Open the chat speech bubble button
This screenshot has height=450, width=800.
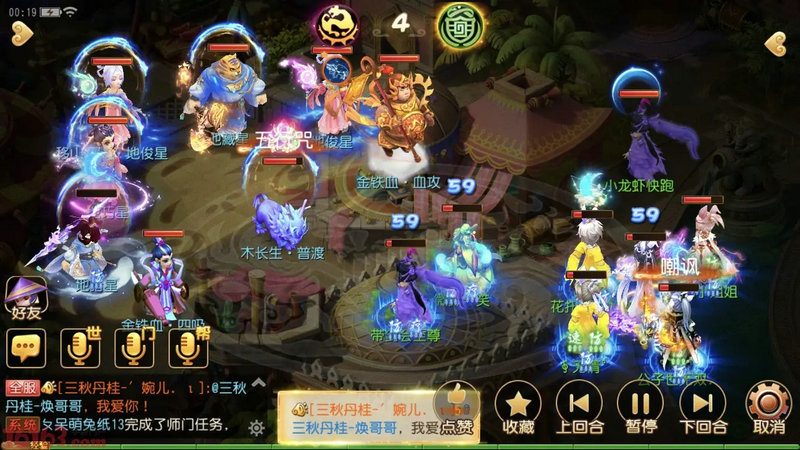(x=26, y=347)
